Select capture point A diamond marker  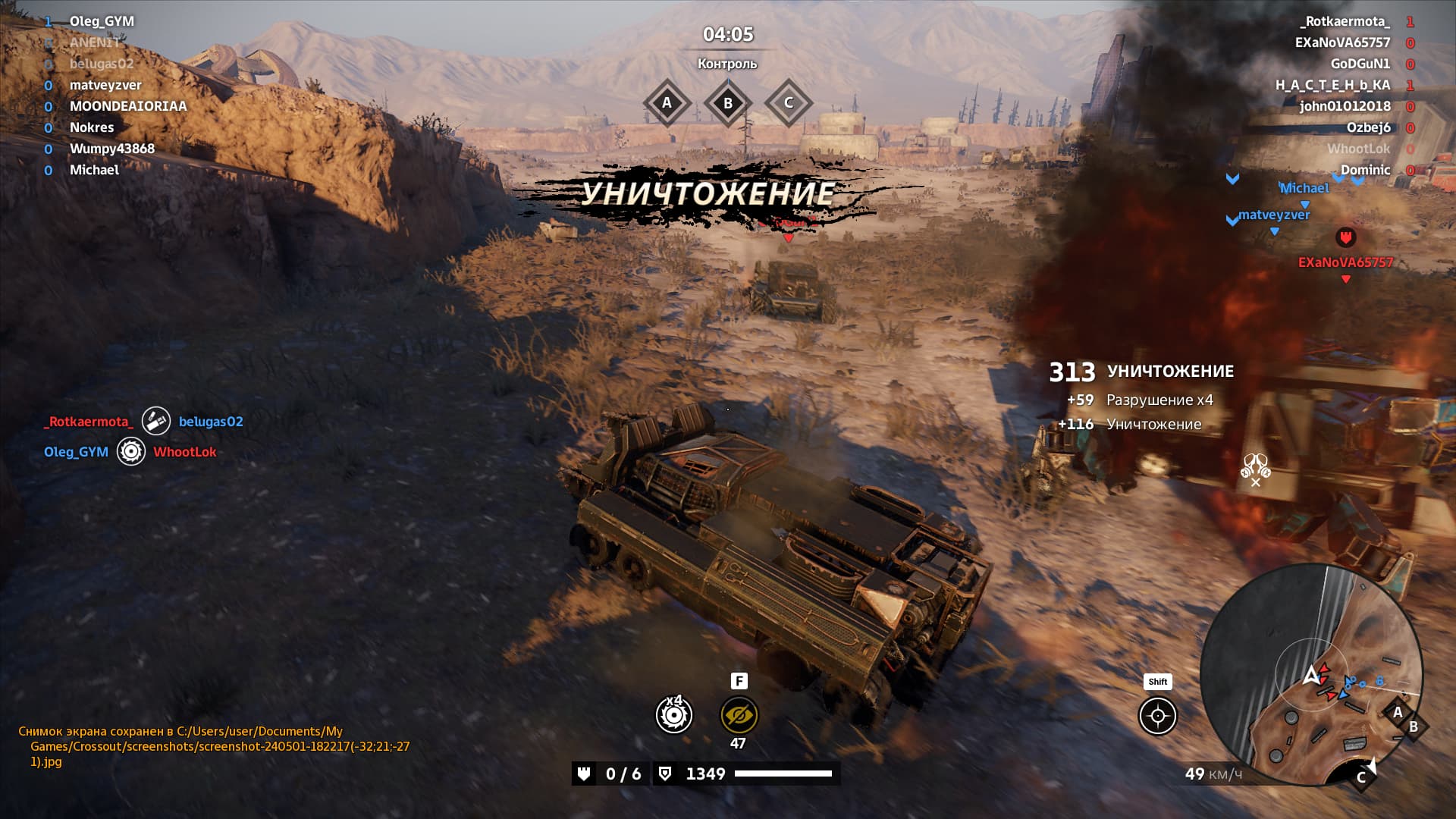click(667, 103)
